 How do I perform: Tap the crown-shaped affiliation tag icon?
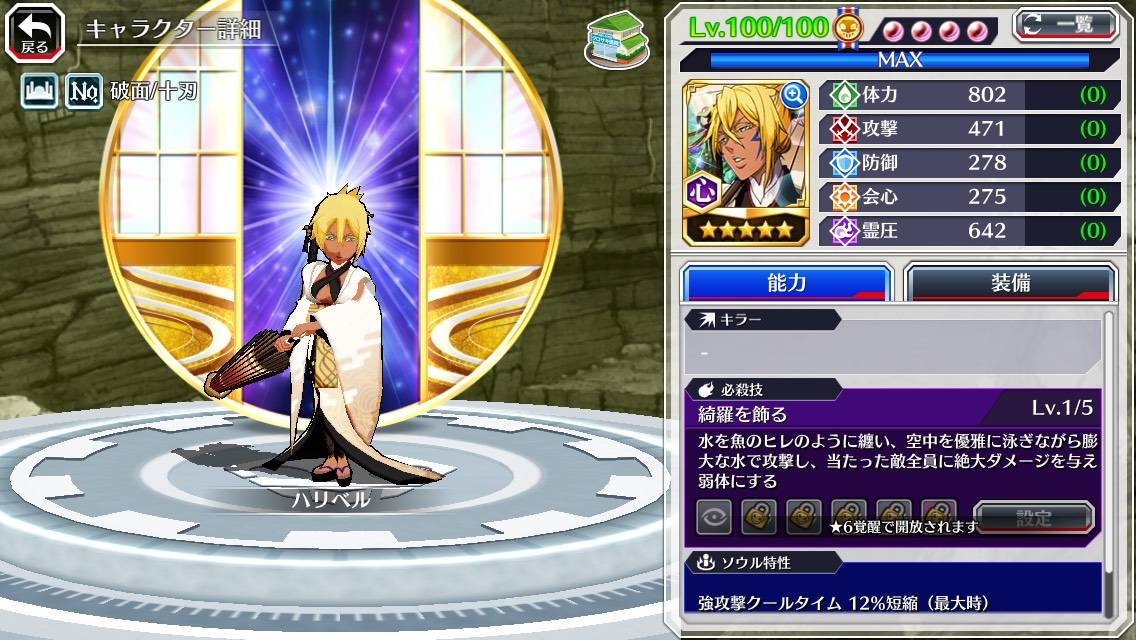[x=39, y=93]
